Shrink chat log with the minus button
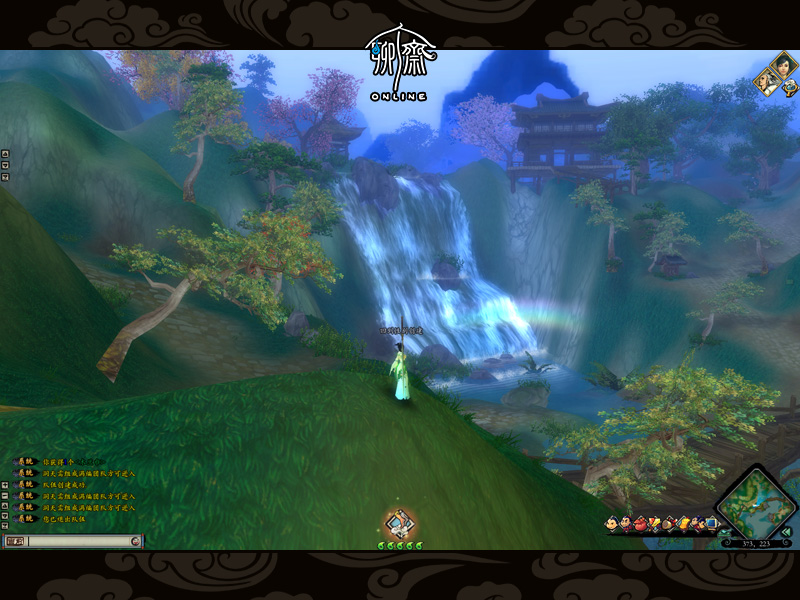Image resolution: width=800 pixels, height=600 pixels. point(5,495)
